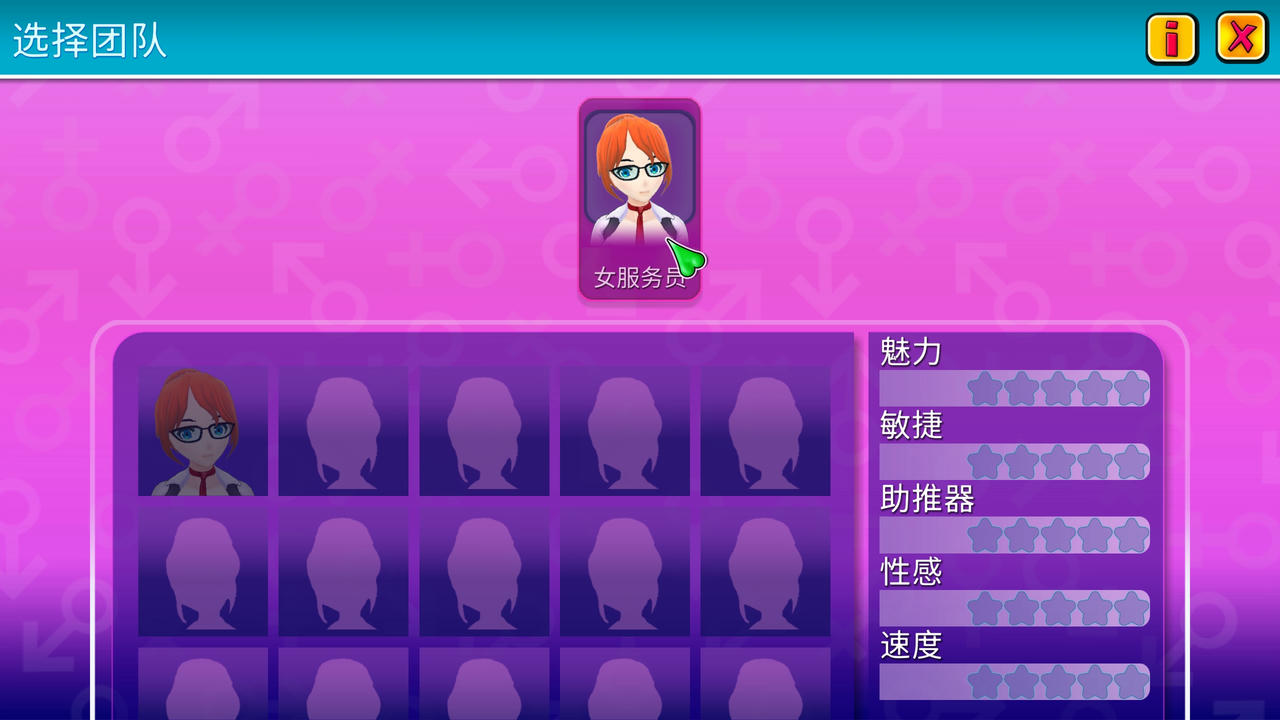Click the 女服务员 name label
The height and width of the screenshot is (720, 1280).
(640, 281)
